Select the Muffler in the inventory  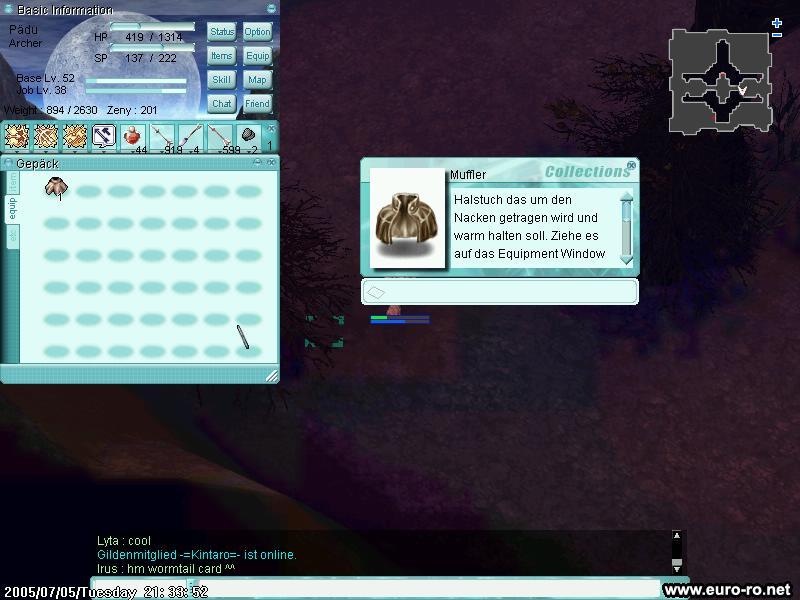56,187
